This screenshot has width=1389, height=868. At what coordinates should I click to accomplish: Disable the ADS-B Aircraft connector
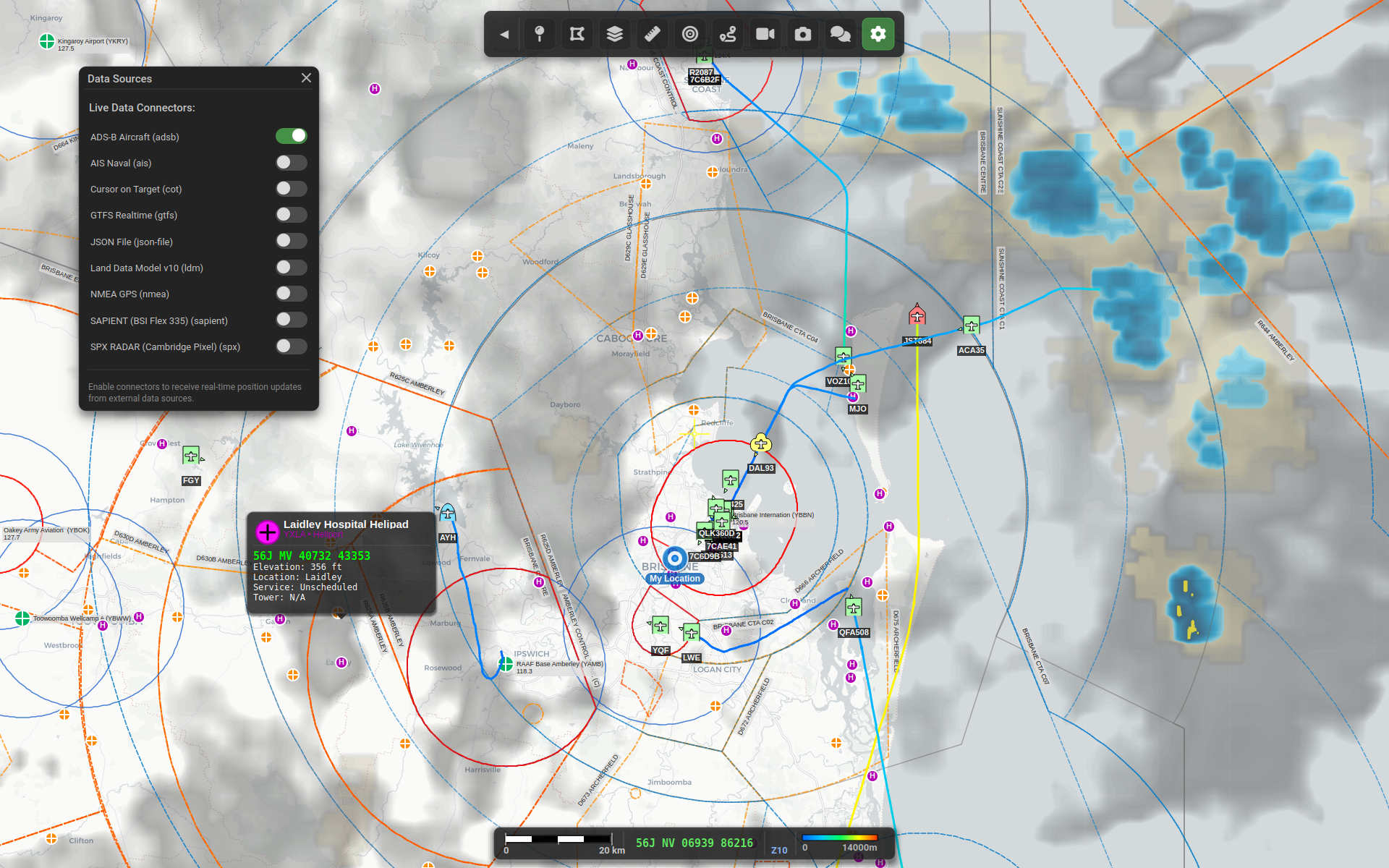click(291, 135)
